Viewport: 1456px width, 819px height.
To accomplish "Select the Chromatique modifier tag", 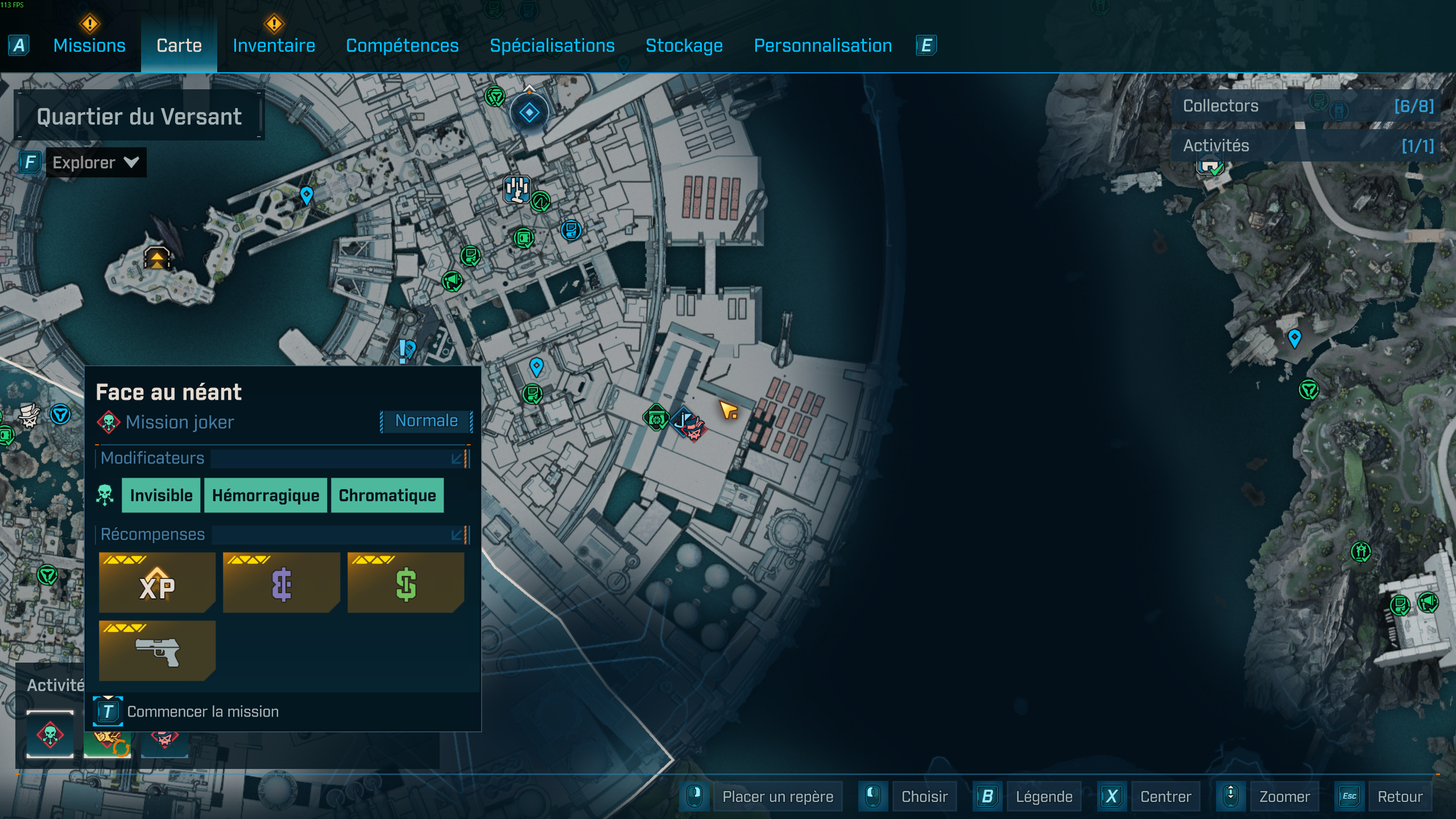I will [x=387, y=495].
